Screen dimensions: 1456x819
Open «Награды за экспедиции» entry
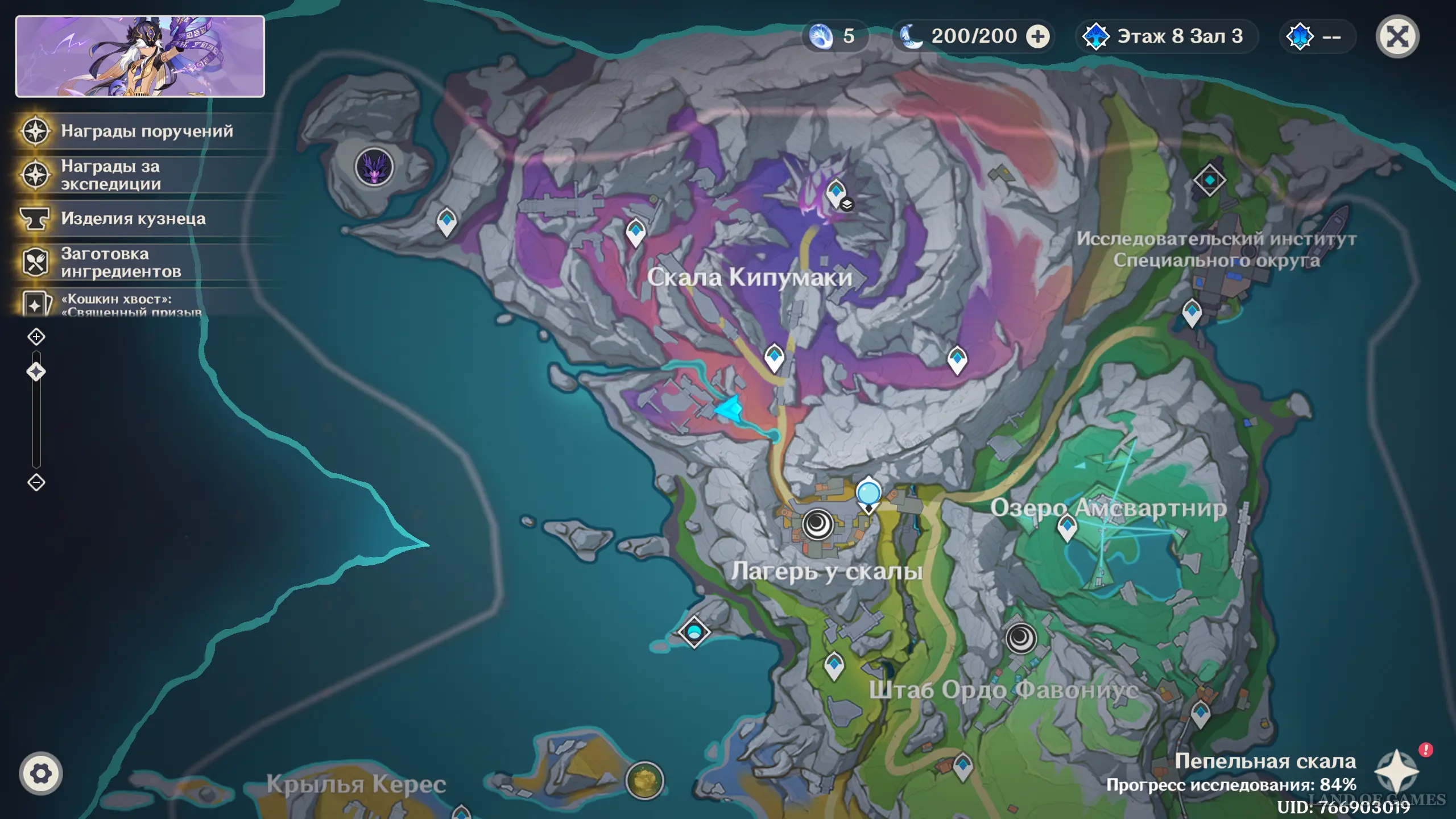click(111, 175)
